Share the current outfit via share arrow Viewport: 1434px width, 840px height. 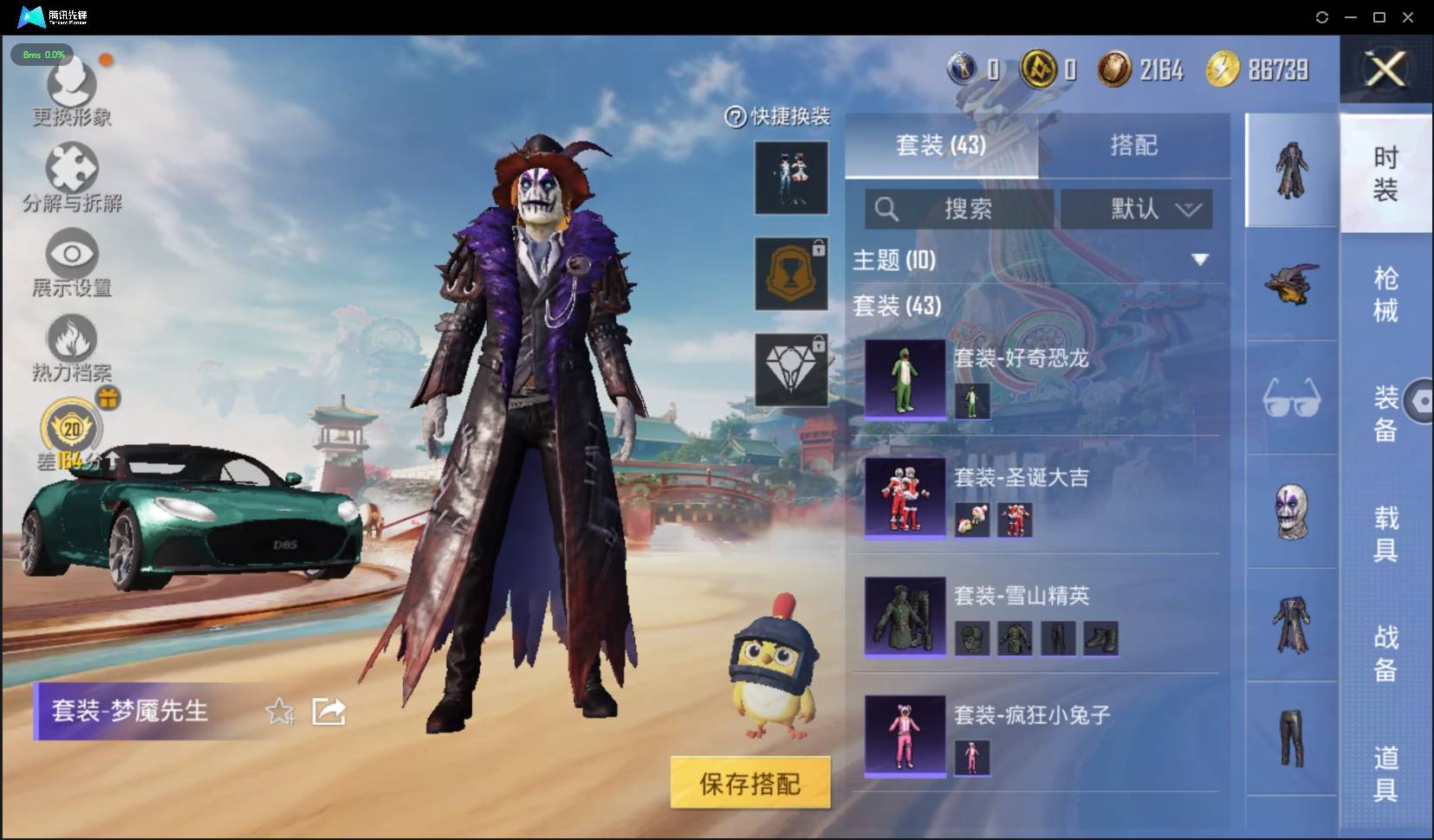coord(328,711)
